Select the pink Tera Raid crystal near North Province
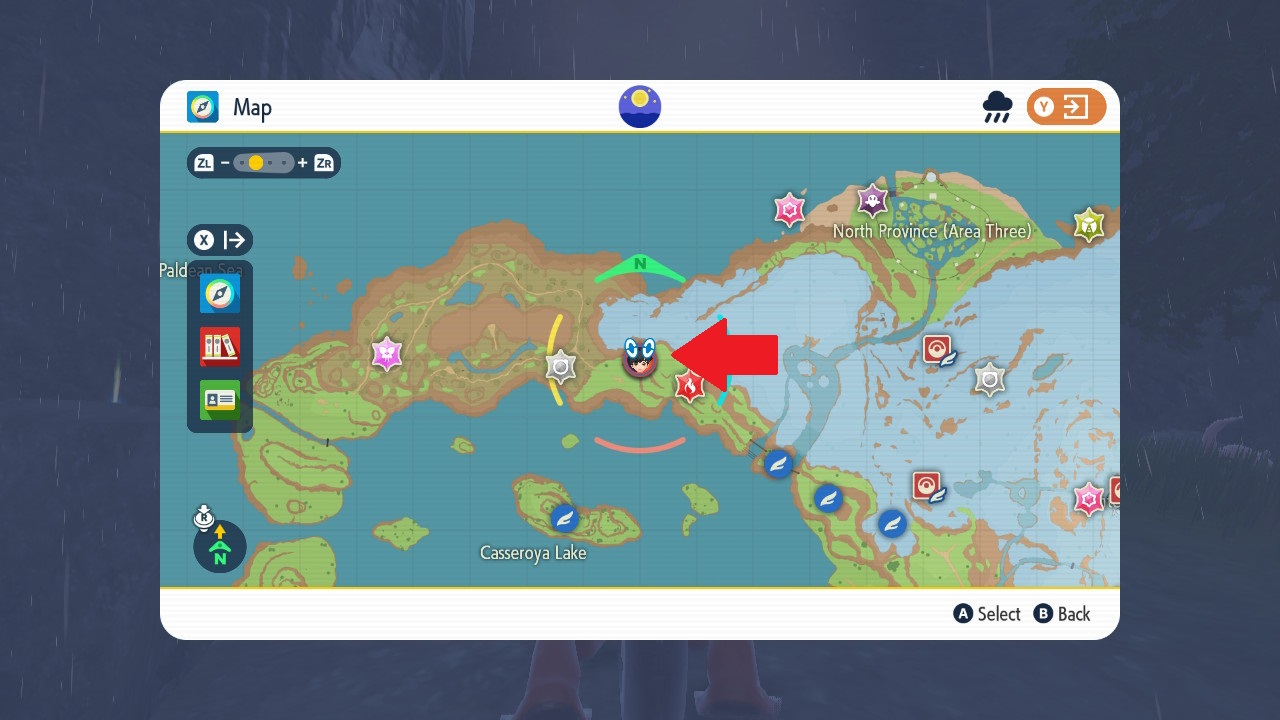 coord(791,210)
